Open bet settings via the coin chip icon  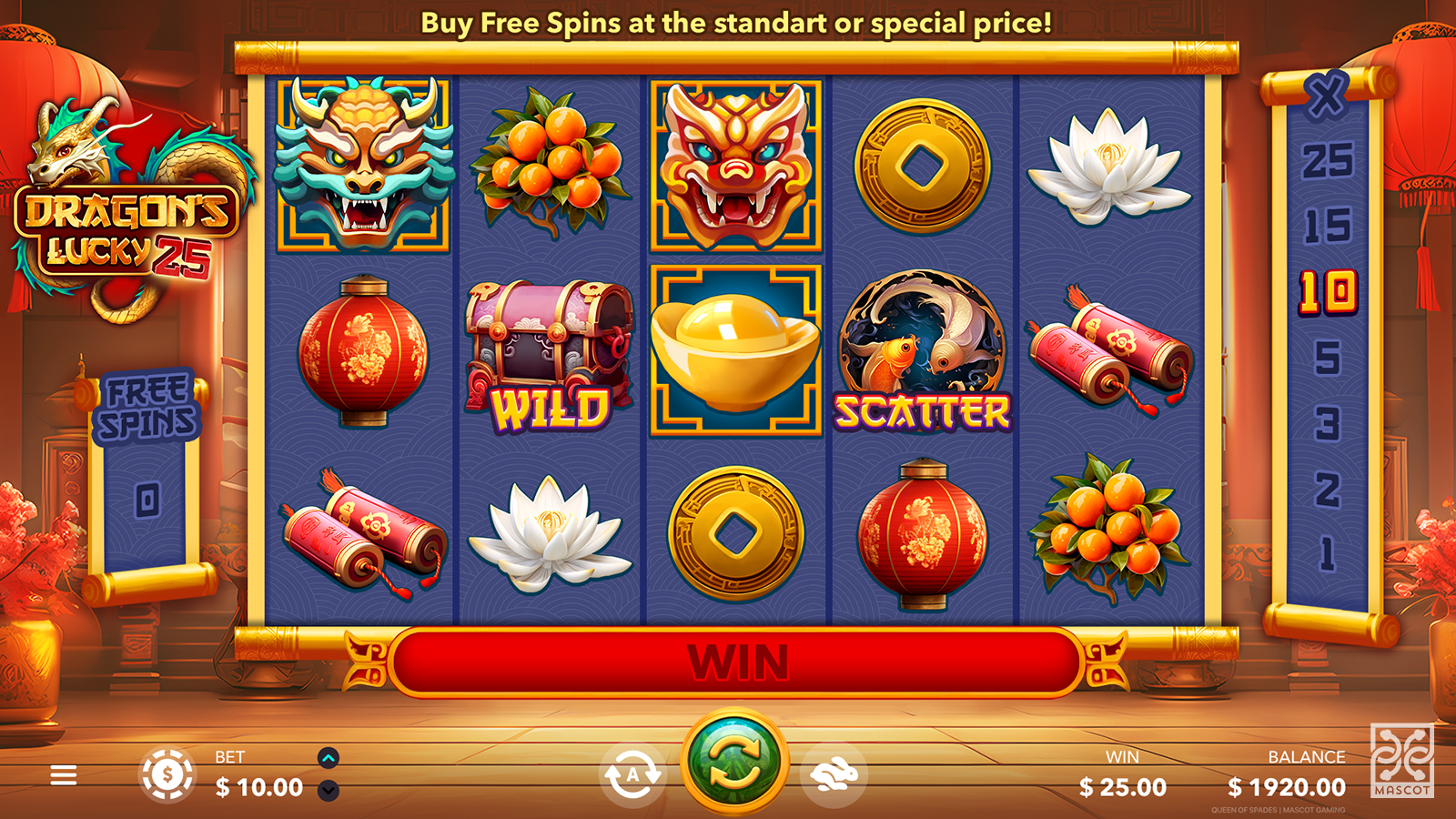(x=167, y=775)
